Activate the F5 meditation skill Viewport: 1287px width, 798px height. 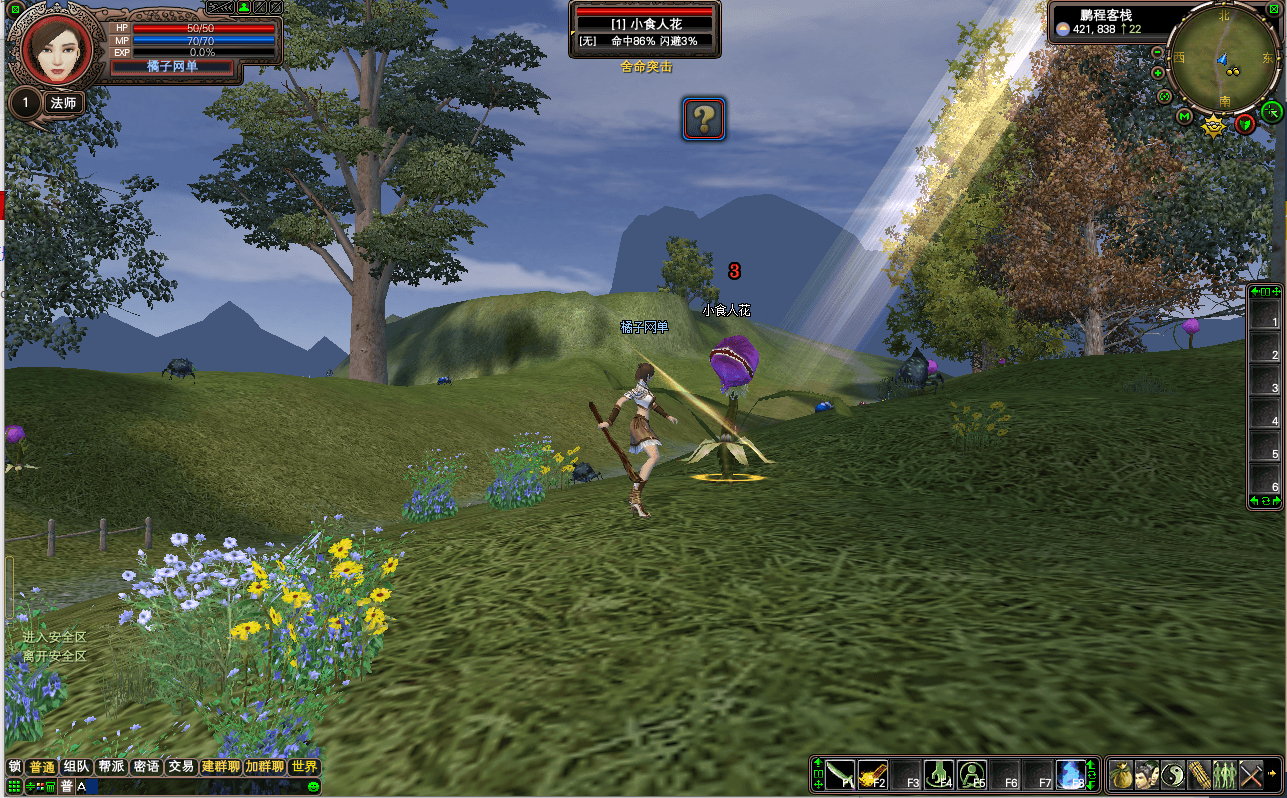pos(971,774)
